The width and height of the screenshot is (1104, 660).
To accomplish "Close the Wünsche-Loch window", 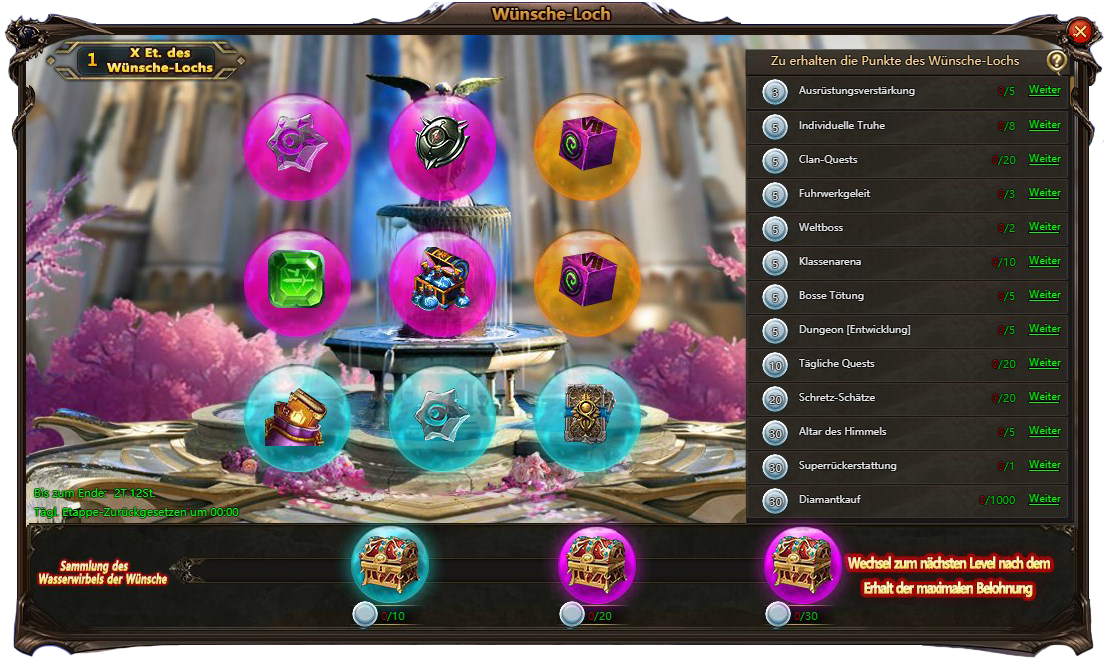I will click(x=1079, y=32).
